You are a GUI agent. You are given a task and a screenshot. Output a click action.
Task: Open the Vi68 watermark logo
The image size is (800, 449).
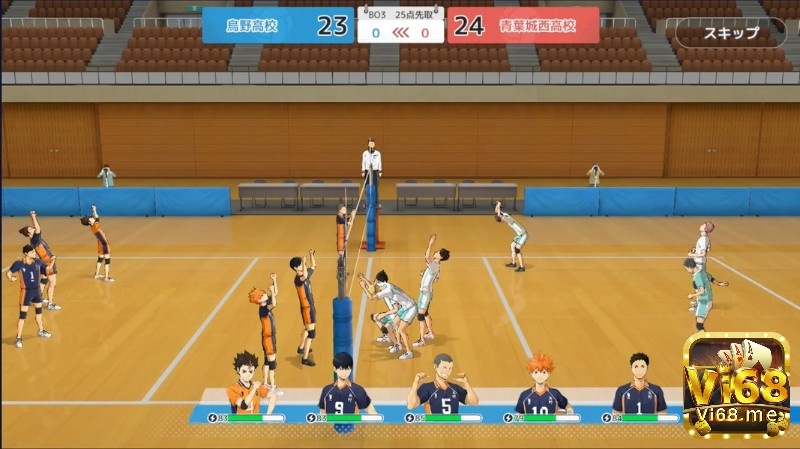point(738,384)
